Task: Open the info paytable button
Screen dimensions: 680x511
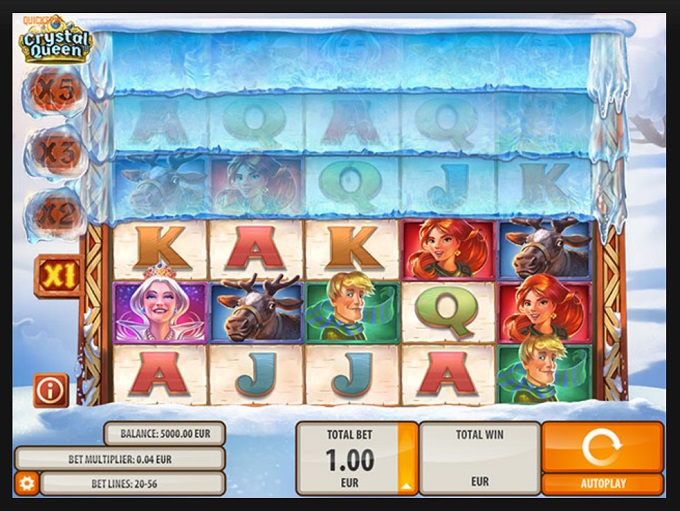Action: [x=50, y=390]
